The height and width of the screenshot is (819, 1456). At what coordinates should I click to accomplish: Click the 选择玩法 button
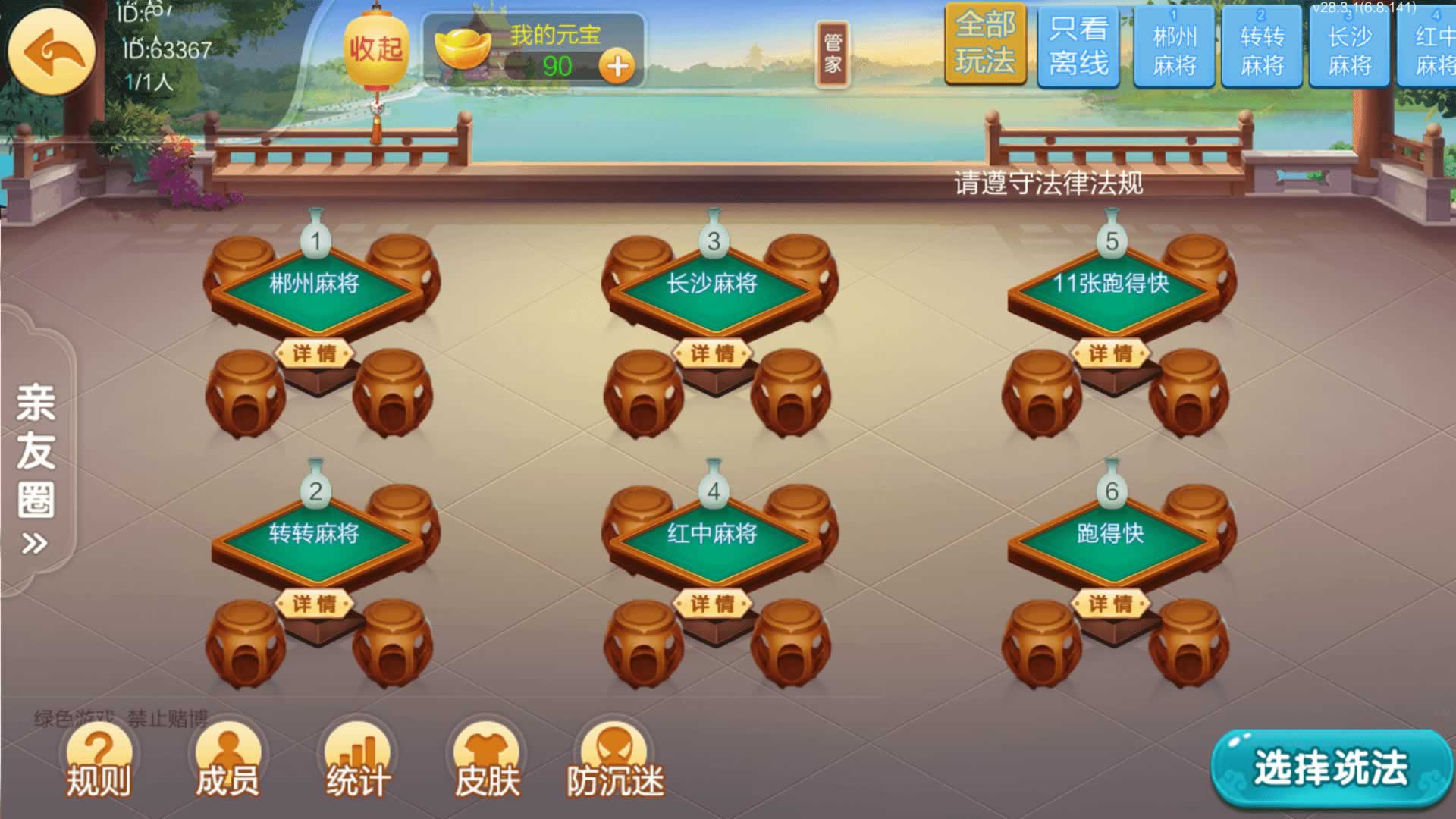point(1330,768)
